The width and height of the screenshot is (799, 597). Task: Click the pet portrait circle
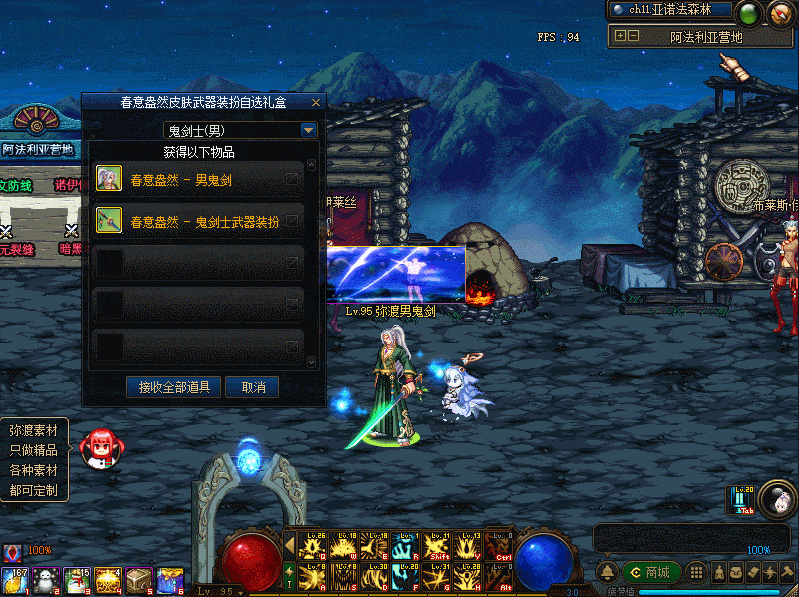[x=776, y=499]
